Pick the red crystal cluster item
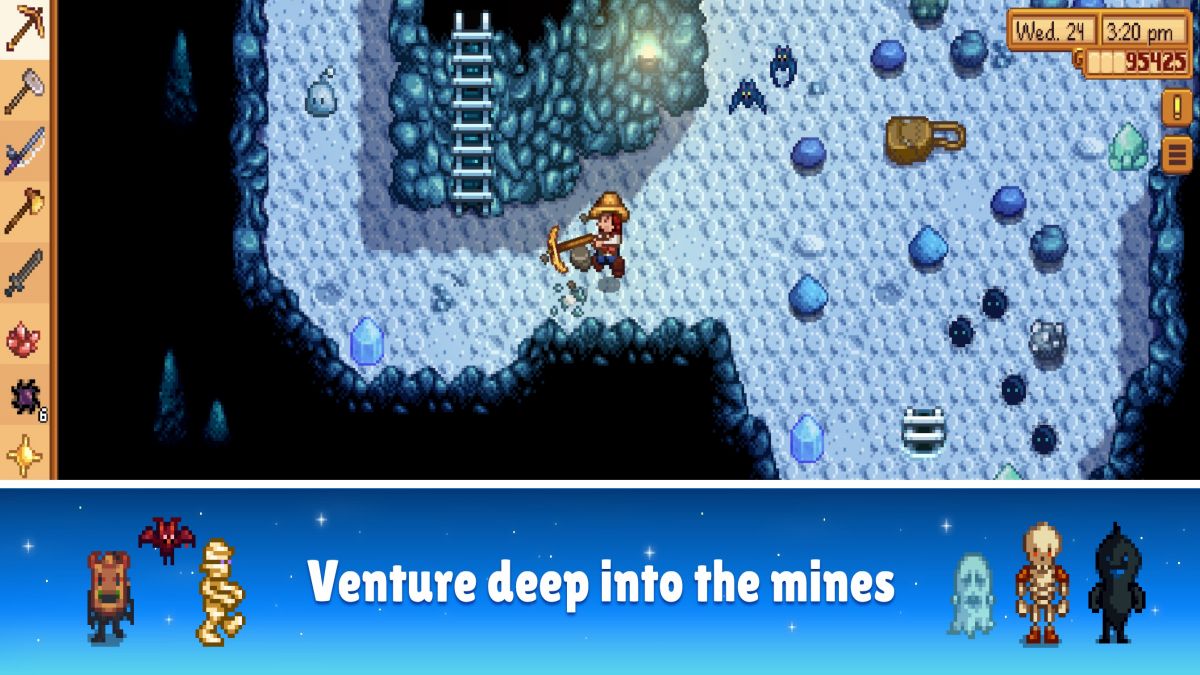The image size is (1200, 675). [x=24, y=337]
